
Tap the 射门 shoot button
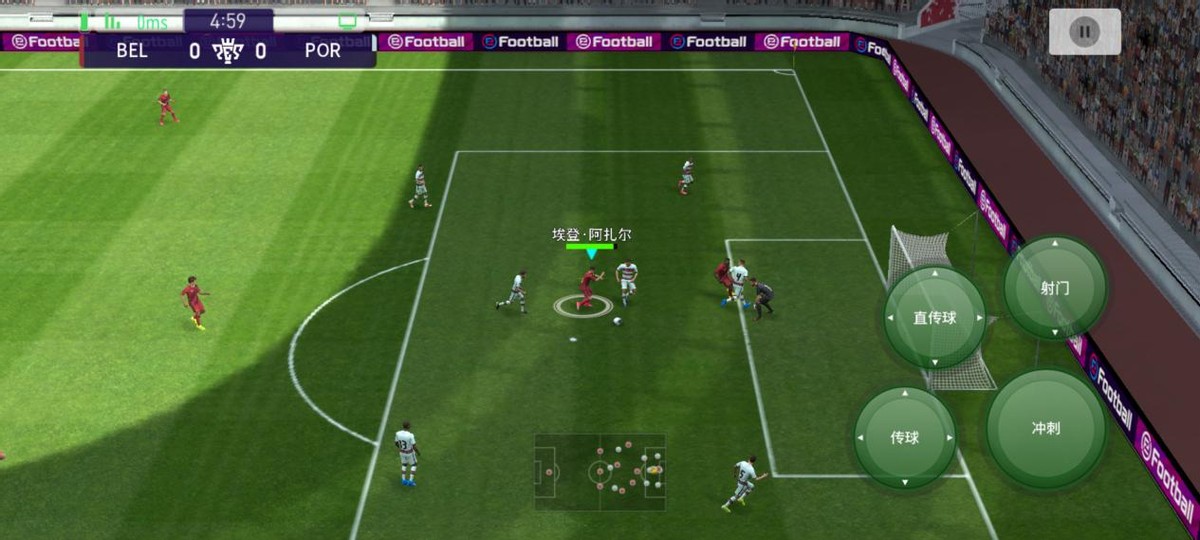[1055, 288]
